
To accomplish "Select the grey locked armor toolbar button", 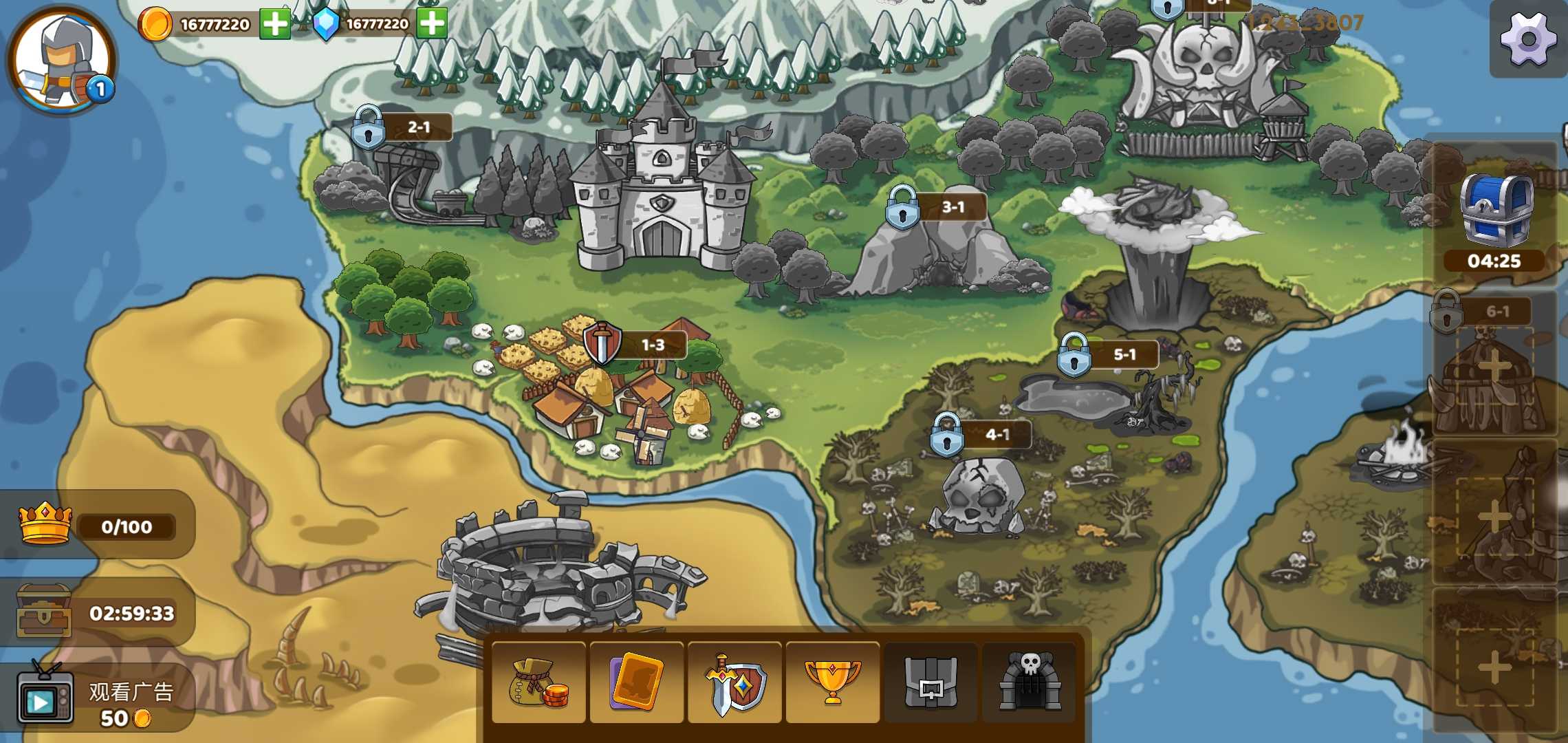I will click(x=930, y=683).
